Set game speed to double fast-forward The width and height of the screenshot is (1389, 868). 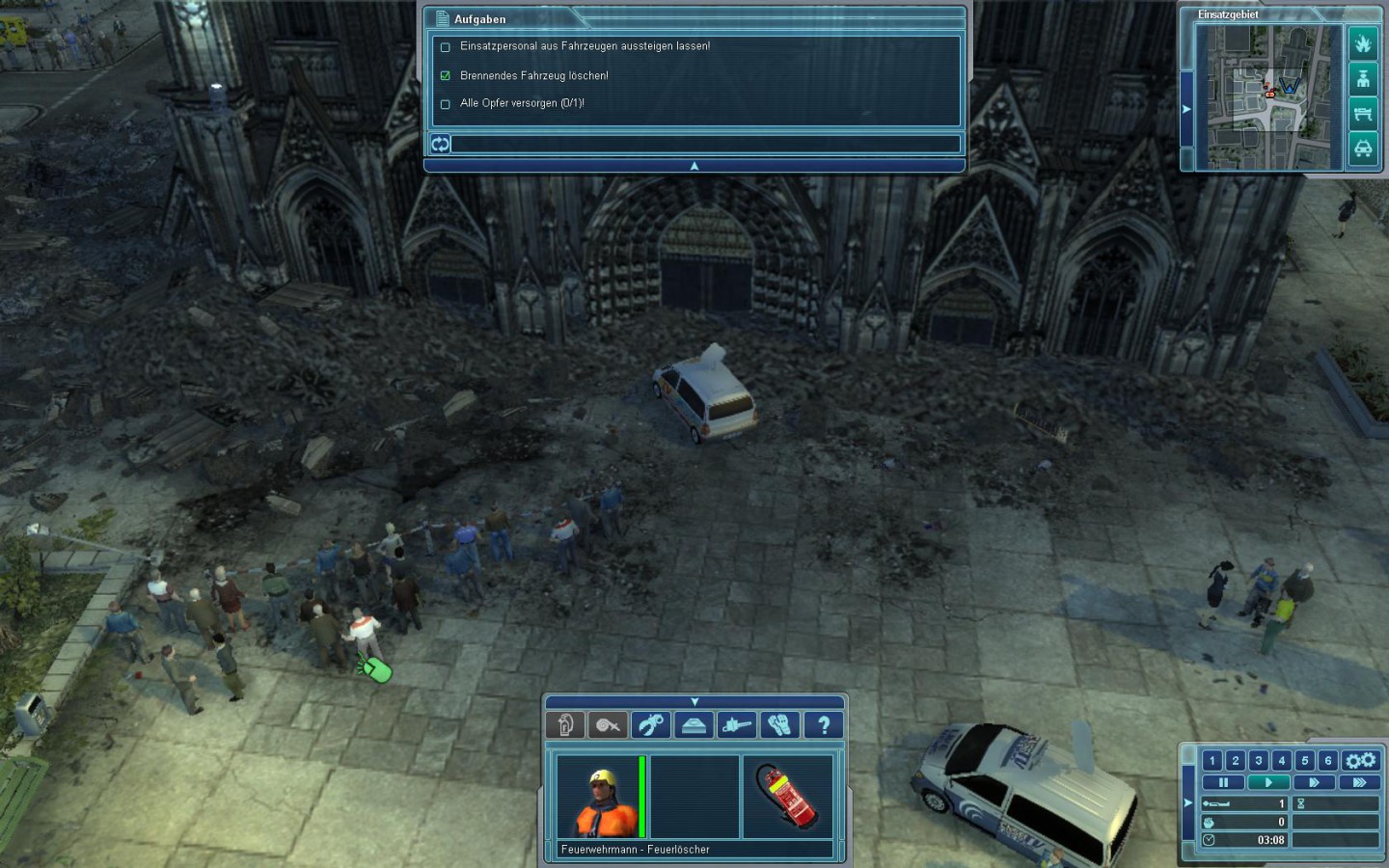(x=1314, y=782)
